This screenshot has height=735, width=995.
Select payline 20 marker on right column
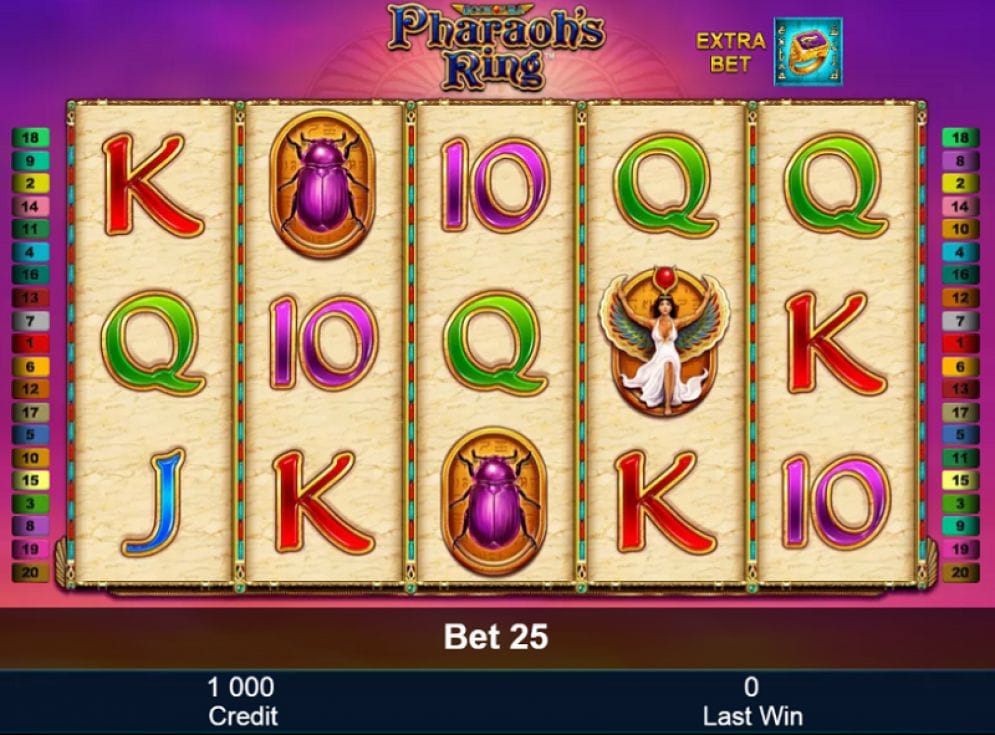960,573
